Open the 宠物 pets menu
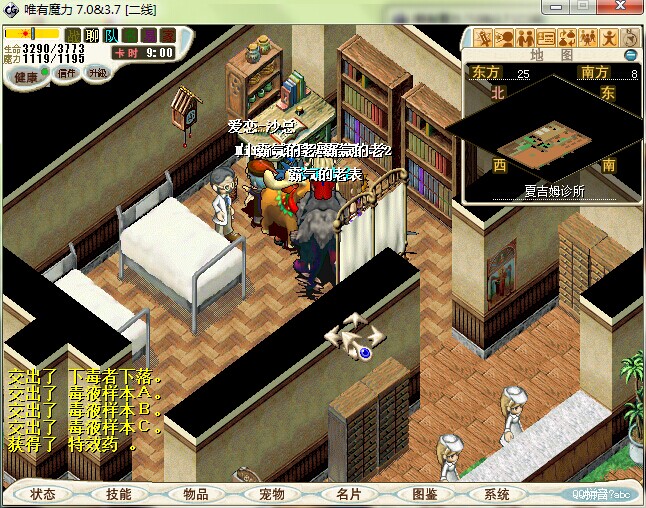Viewport: 646px width, 508px height. (x=271, y=494)
